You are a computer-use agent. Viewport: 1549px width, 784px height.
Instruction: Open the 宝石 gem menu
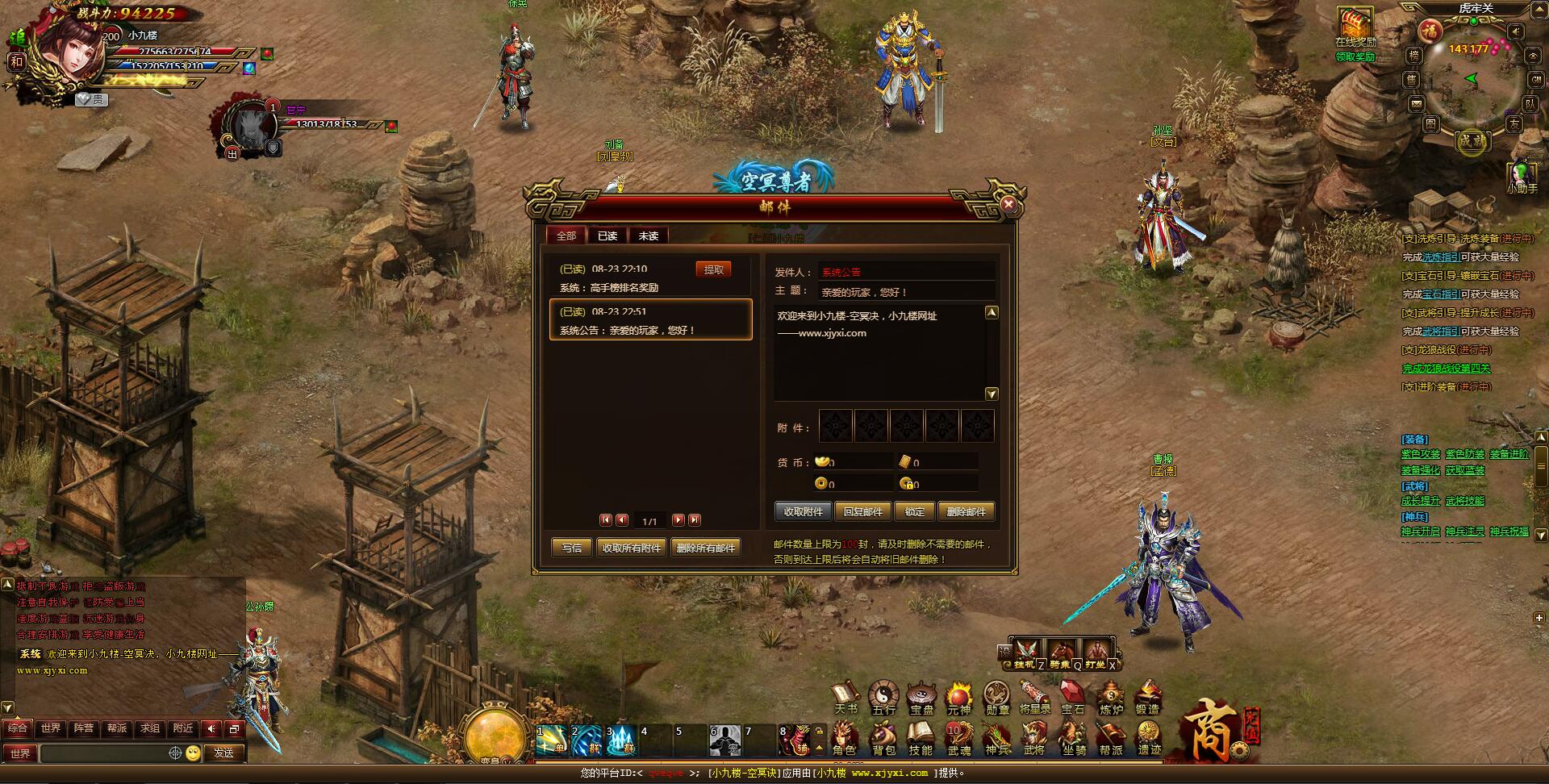(x=1072, y=697)
